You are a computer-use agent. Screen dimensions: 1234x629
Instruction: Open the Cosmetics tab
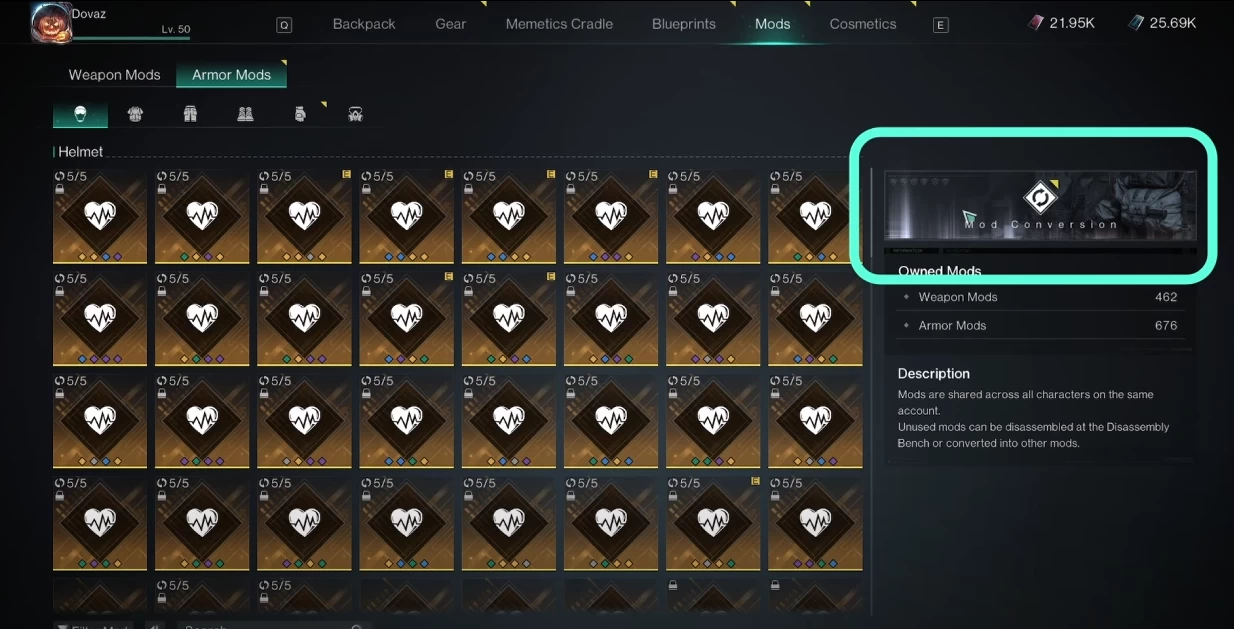point(862,24)
